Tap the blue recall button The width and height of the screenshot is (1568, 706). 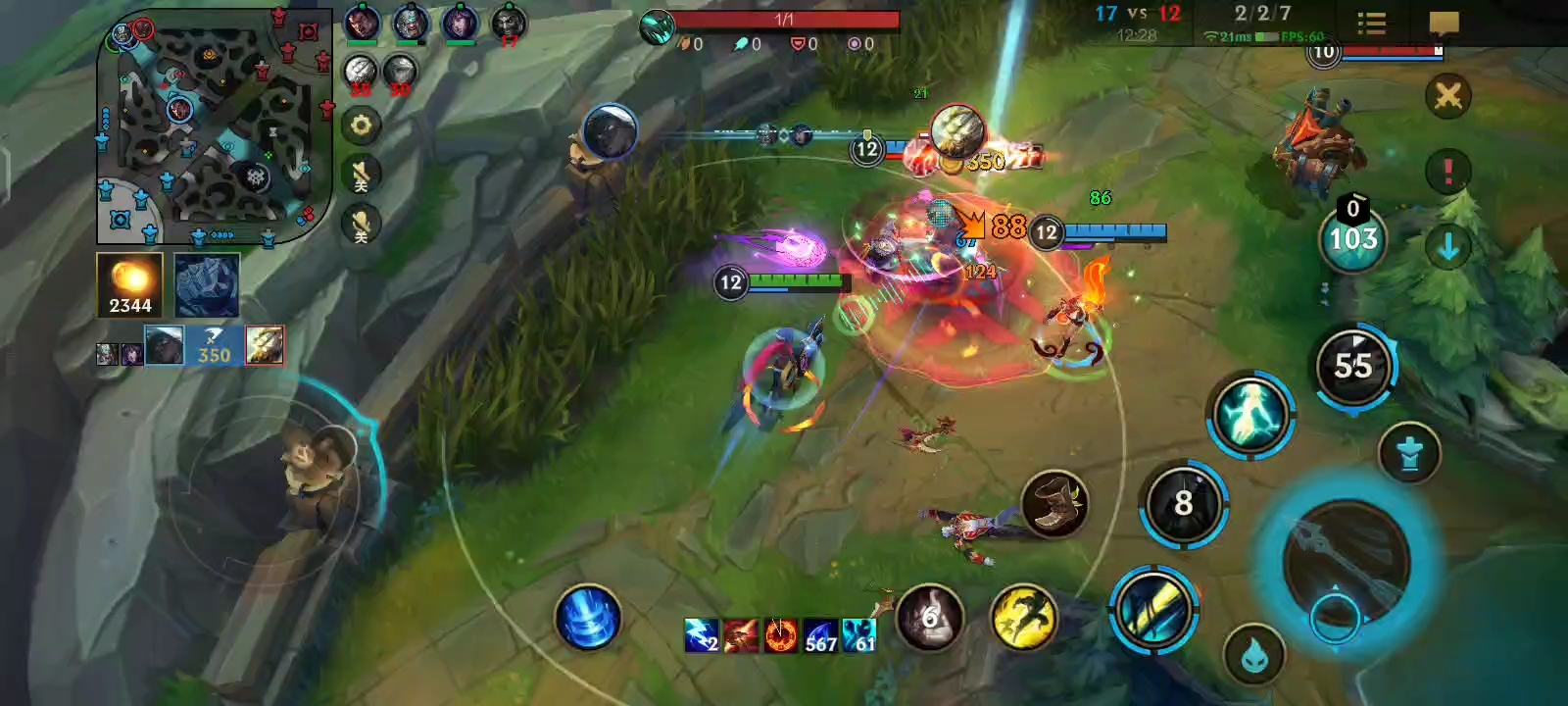tap(587, 619)
